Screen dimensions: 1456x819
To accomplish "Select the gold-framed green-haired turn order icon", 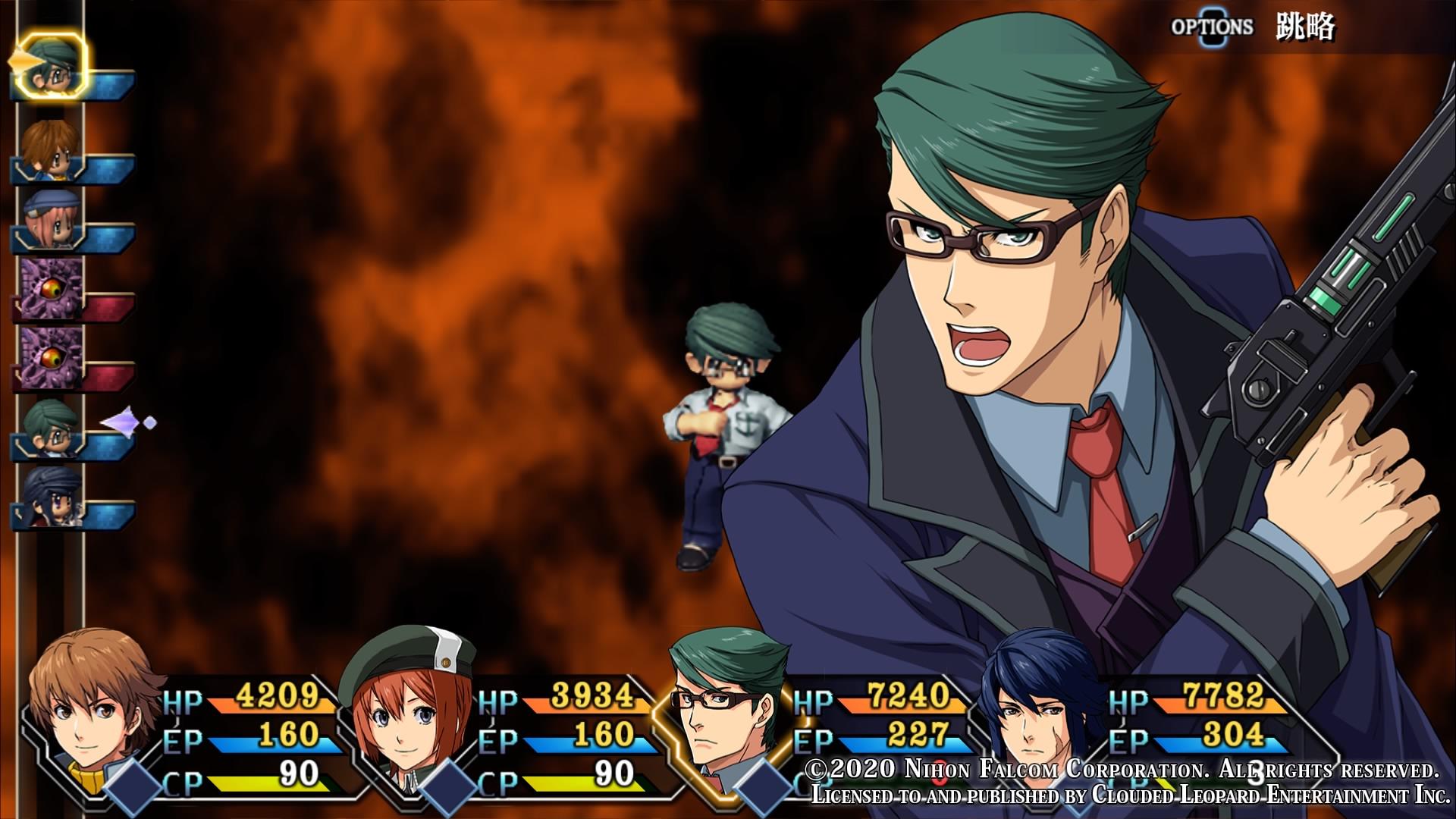I will [52, 67].
